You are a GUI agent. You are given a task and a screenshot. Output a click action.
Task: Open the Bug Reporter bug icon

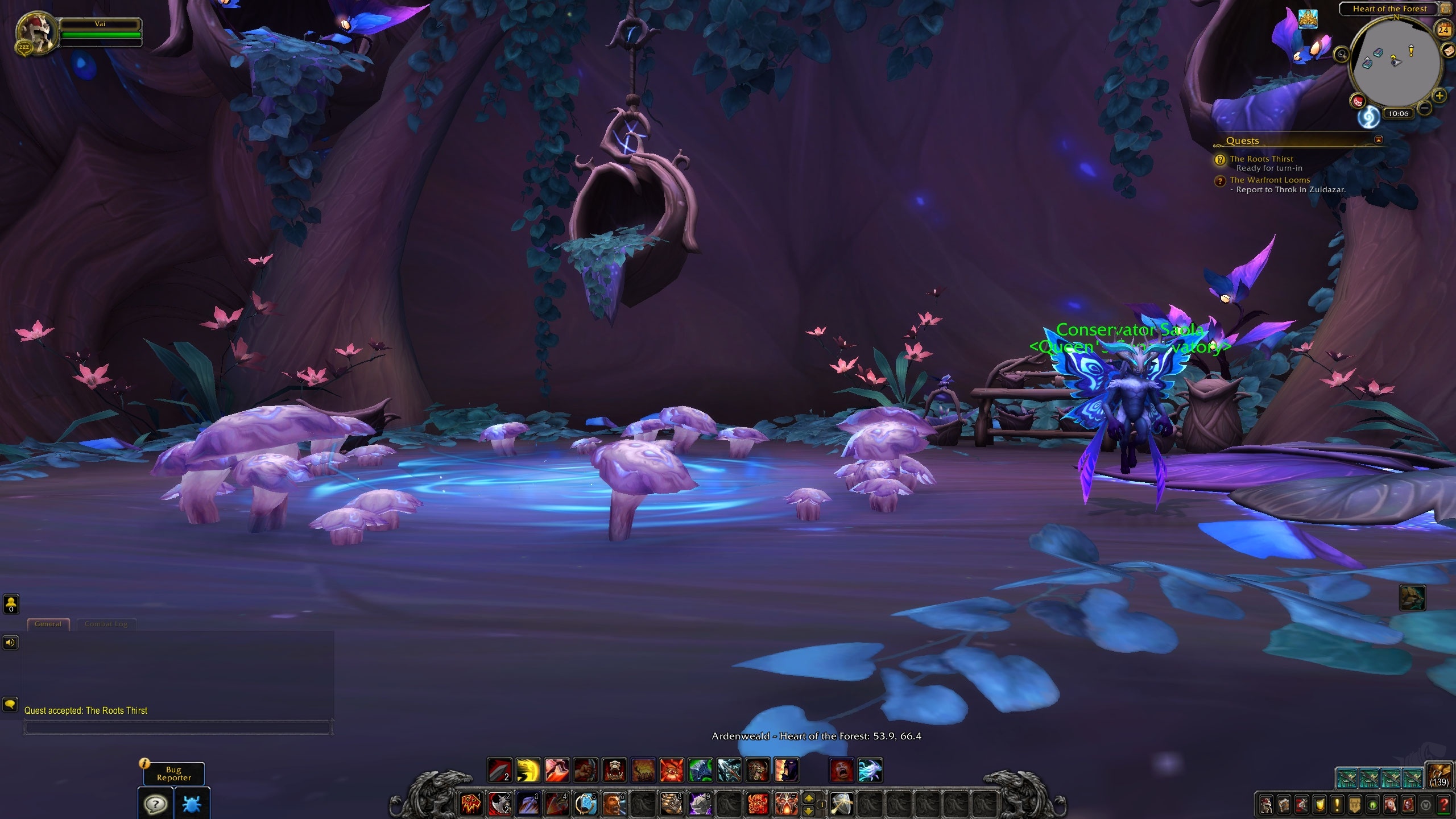192,804
